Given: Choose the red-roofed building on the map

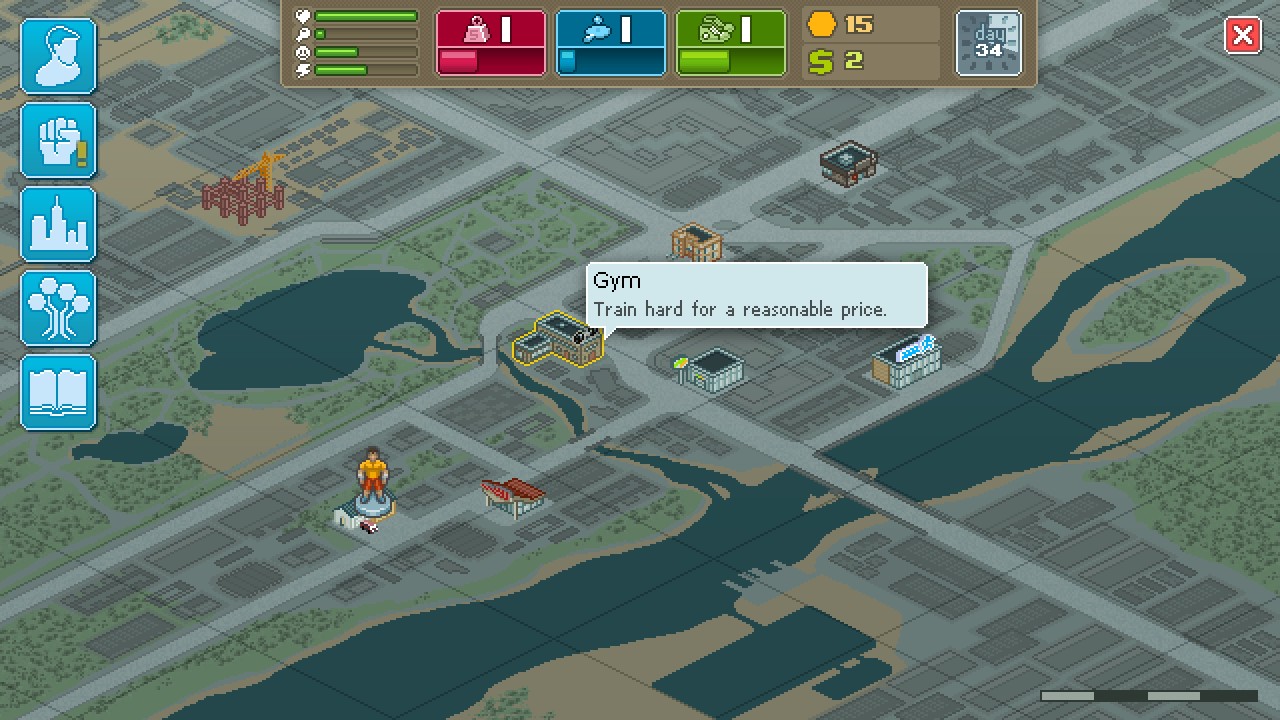Looking at the screenshot, I should pyautogui.click(x=514, y=496).
